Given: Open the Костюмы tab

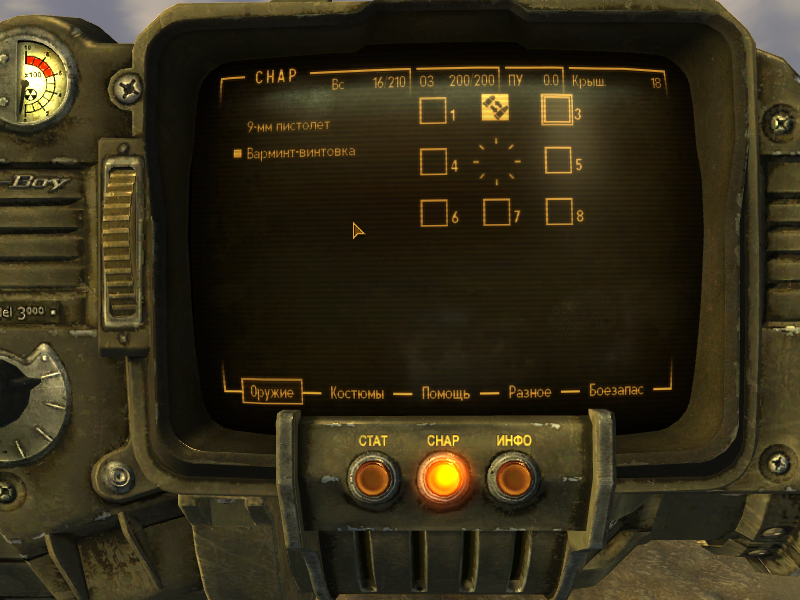Looking at the screenshot, I should click(x=357, y=393).
